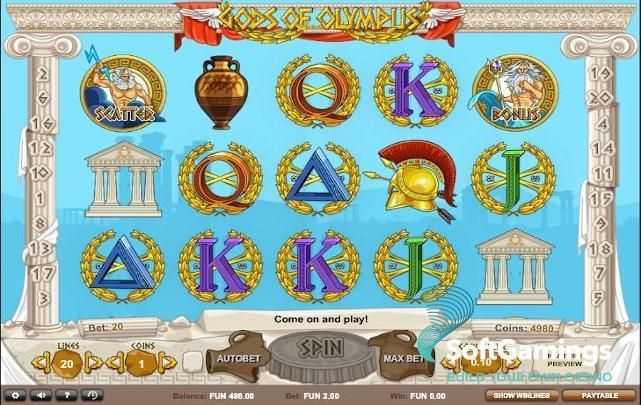
Task: Open settings via the gear icon
Action: pyautogui.click(x=14, y=395)
